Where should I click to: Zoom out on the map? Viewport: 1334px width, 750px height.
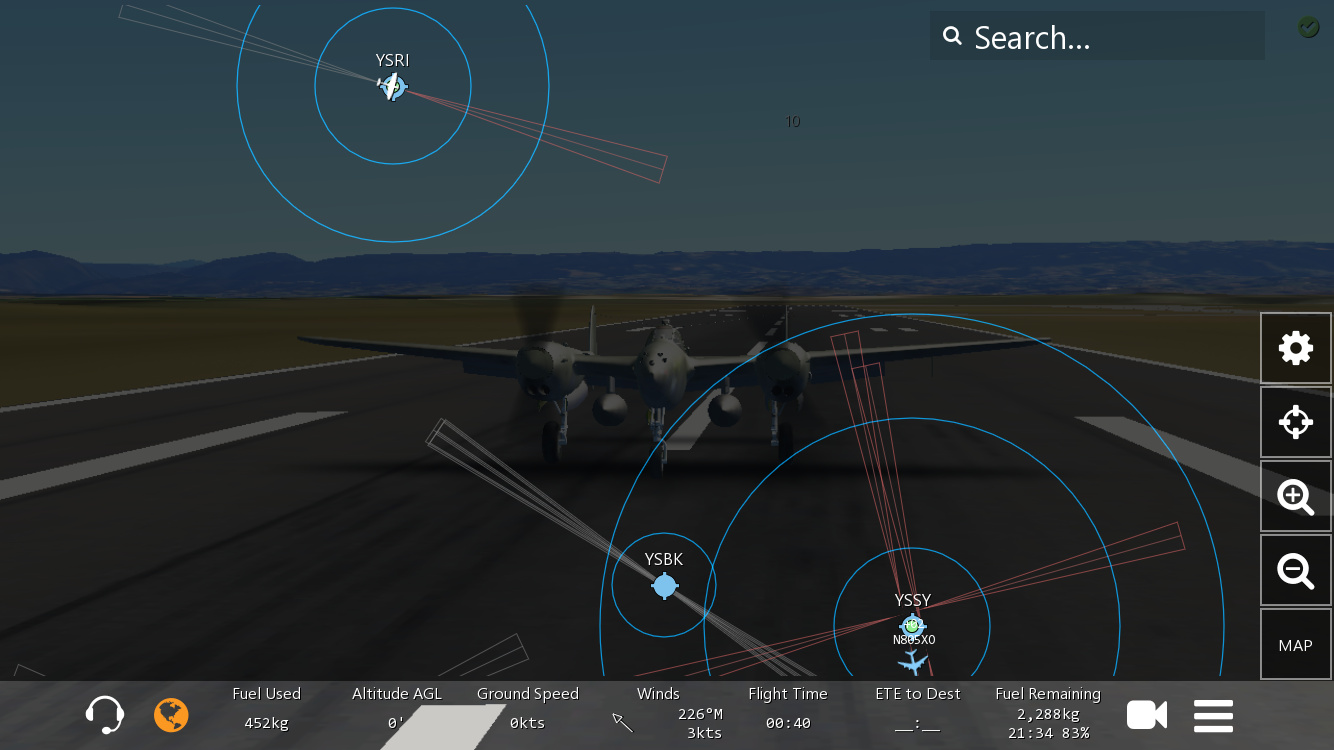(x=1295, y=570)
